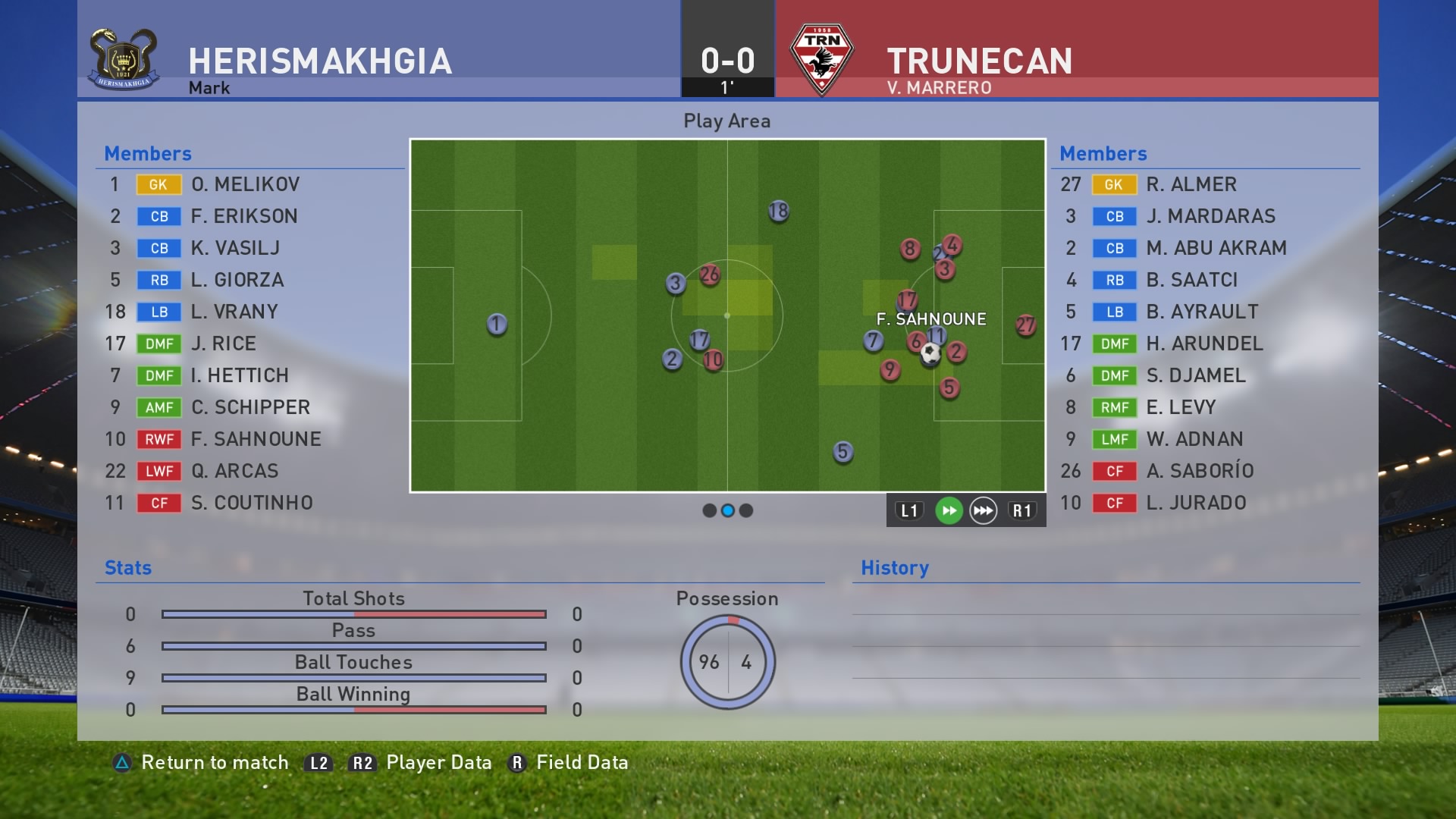
Task: Click the soccer ball icon on the pitch
Action: pyautogui.click(x=930, y=353)
